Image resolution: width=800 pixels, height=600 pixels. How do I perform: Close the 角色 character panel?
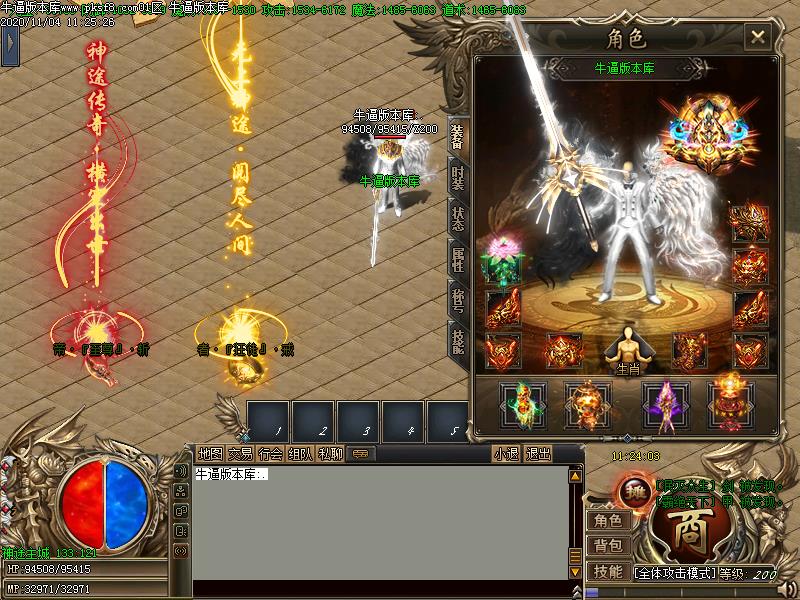758,38
